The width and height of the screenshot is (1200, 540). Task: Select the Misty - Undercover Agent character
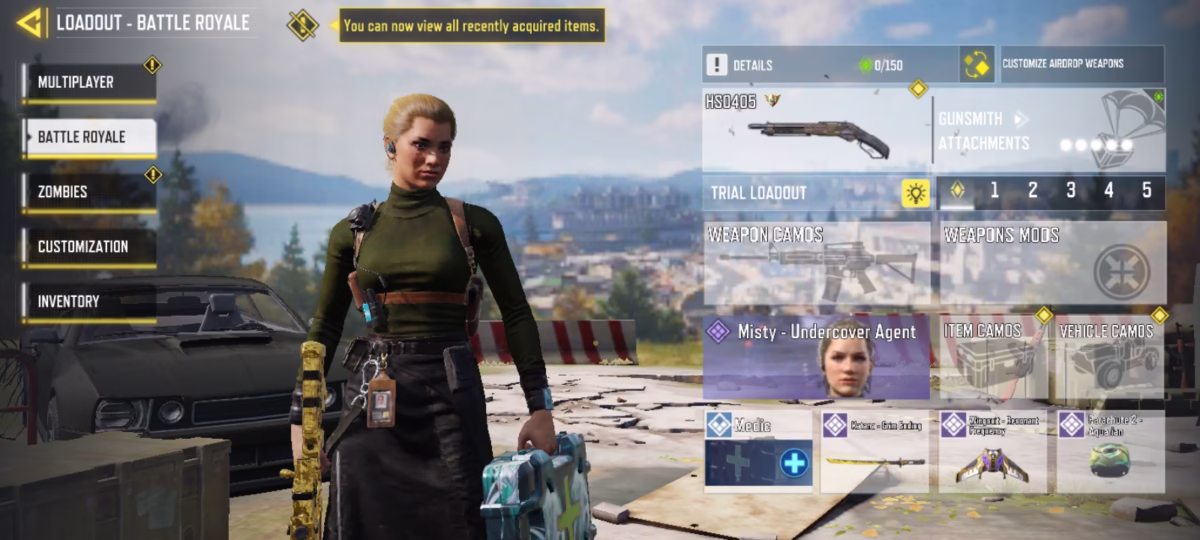pyautogui.click(x=816, y=359)
